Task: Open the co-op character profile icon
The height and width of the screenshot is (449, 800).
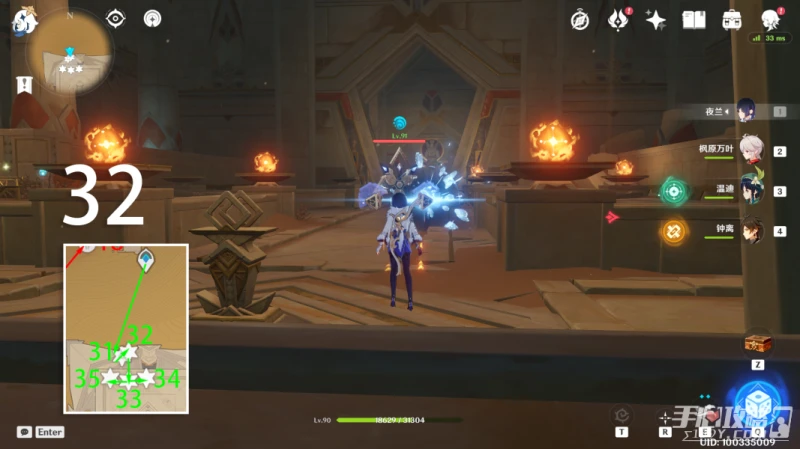Action: pos(770,20)
